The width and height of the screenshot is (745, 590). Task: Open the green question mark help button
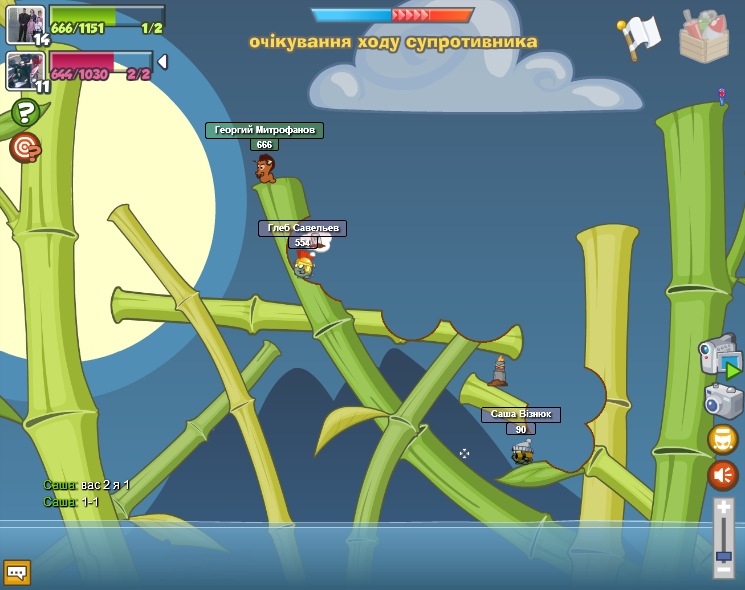(25, 113)
